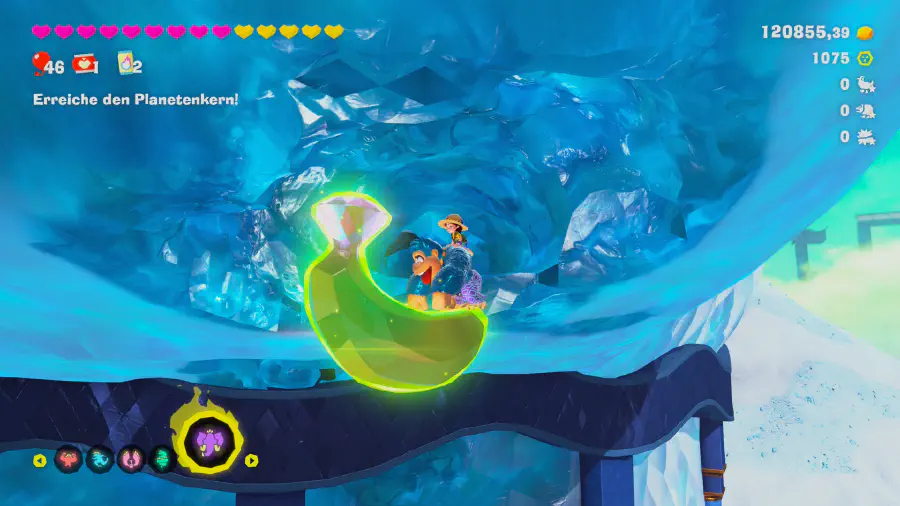The image size is (900, 506).
Task: Use the red heart juice item
Action: click(x=84, y=65)
